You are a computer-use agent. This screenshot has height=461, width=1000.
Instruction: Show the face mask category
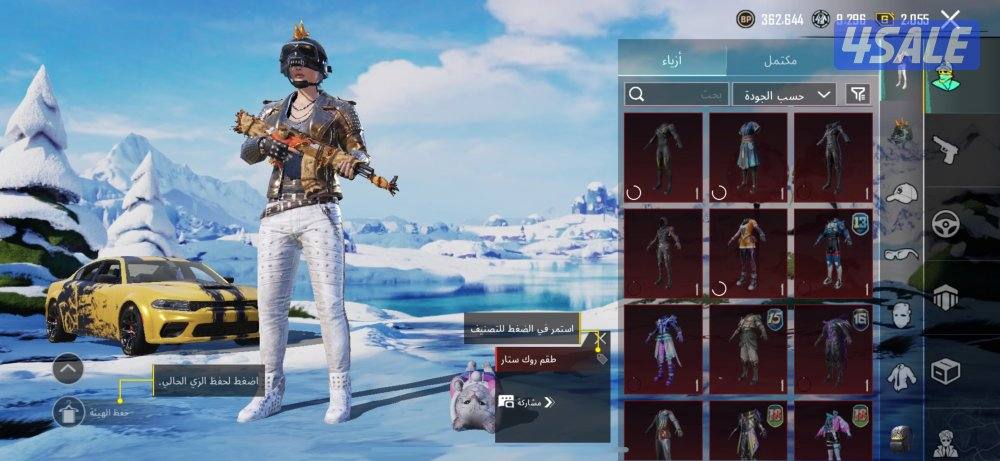tap(901, 315)
